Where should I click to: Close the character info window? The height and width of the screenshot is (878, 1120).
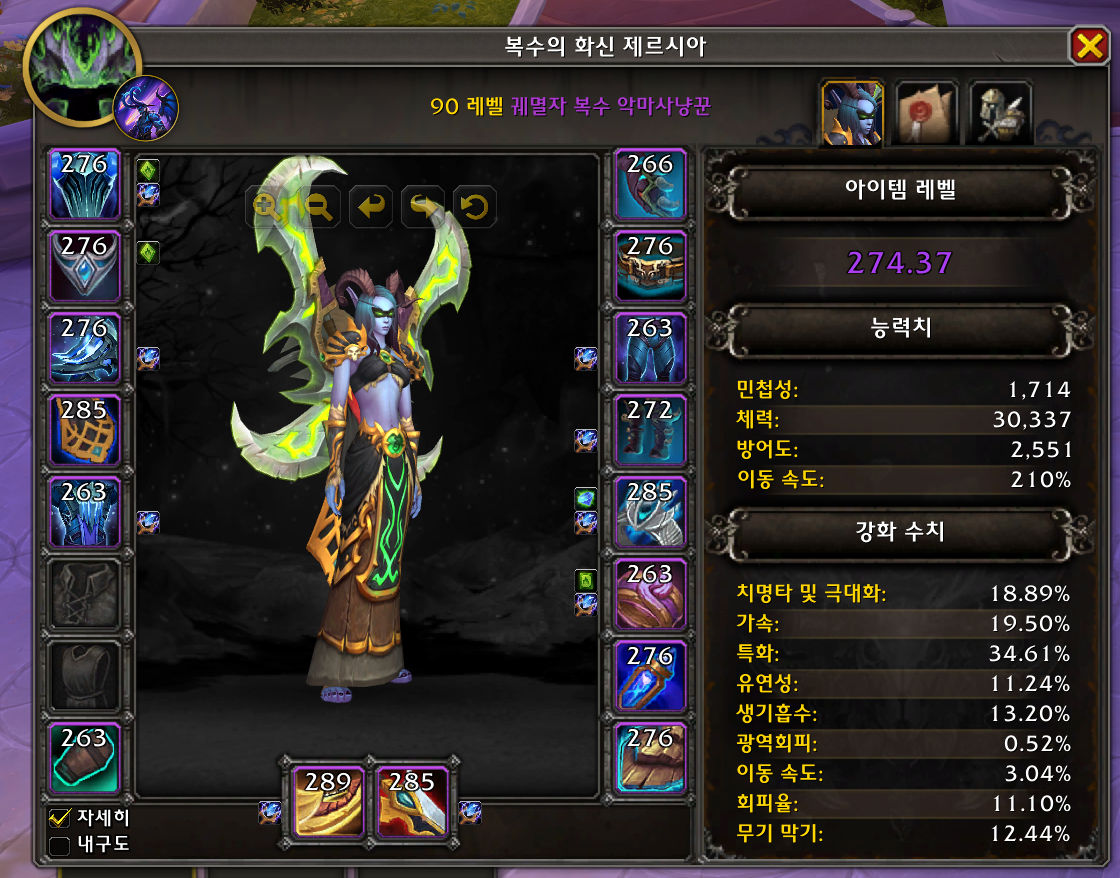(1086, 46)
